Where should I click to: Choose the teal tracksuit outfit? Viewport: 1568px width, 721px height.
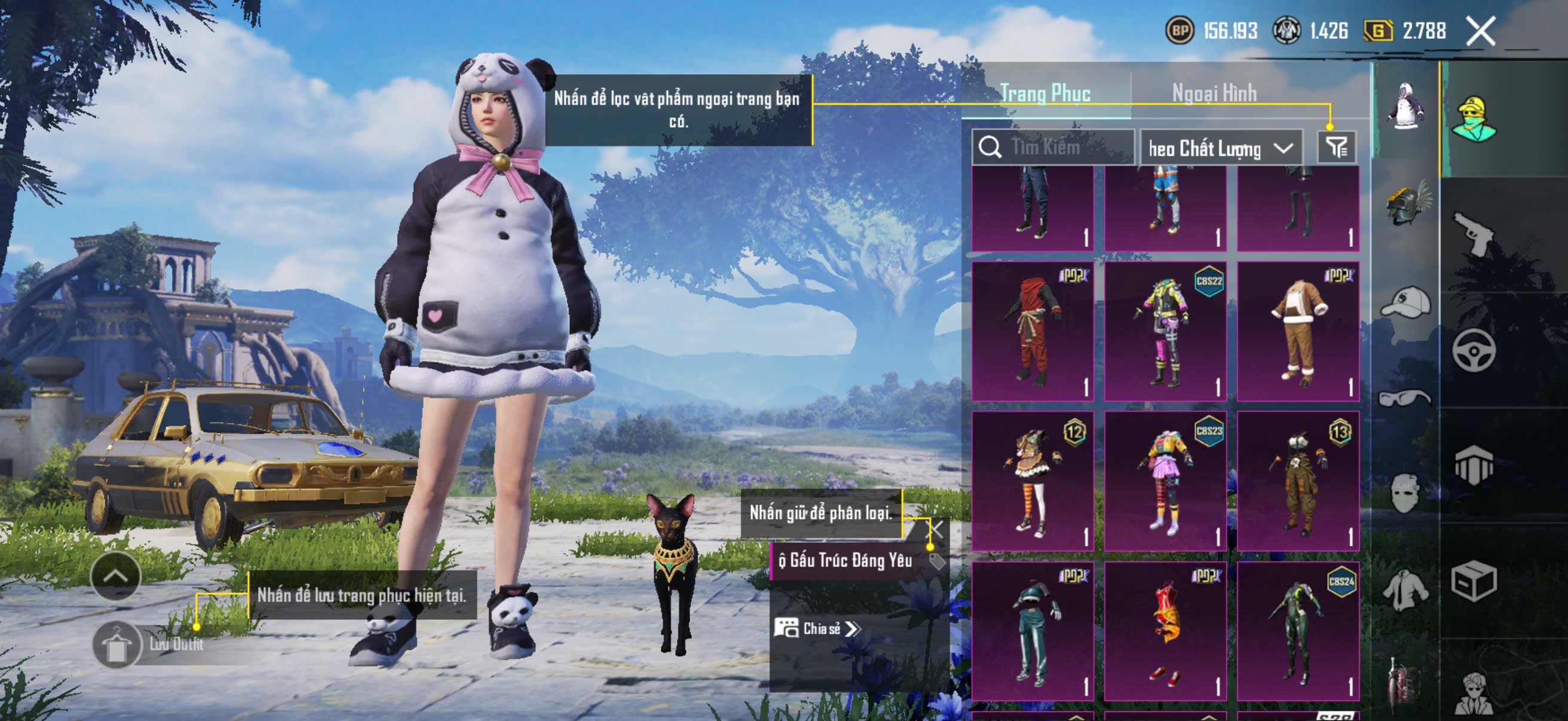tap(1032, 631)
